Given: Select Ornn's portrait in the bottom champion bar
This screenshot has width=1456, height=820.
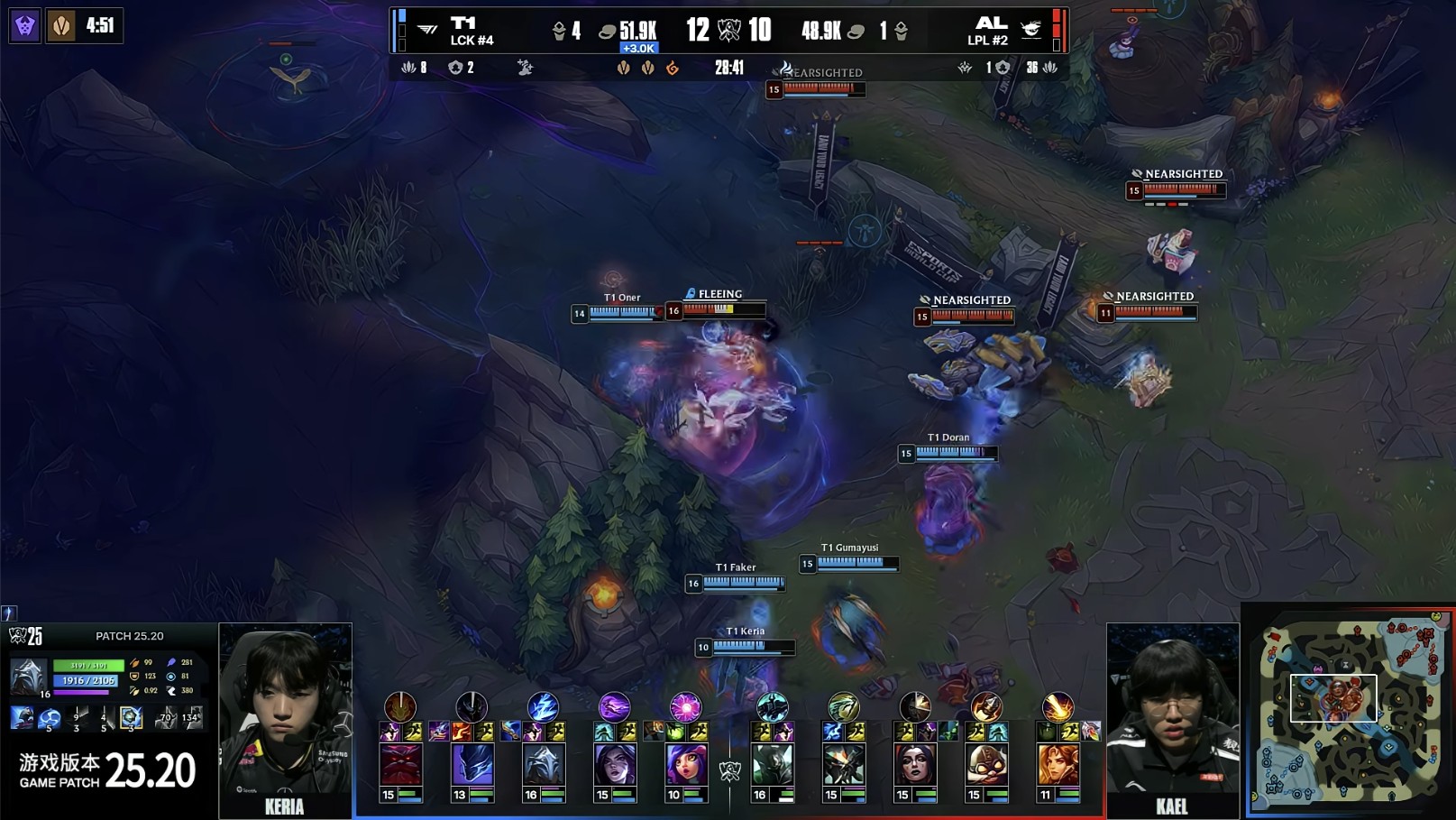Looking at the screenshot, I should 400,766.
